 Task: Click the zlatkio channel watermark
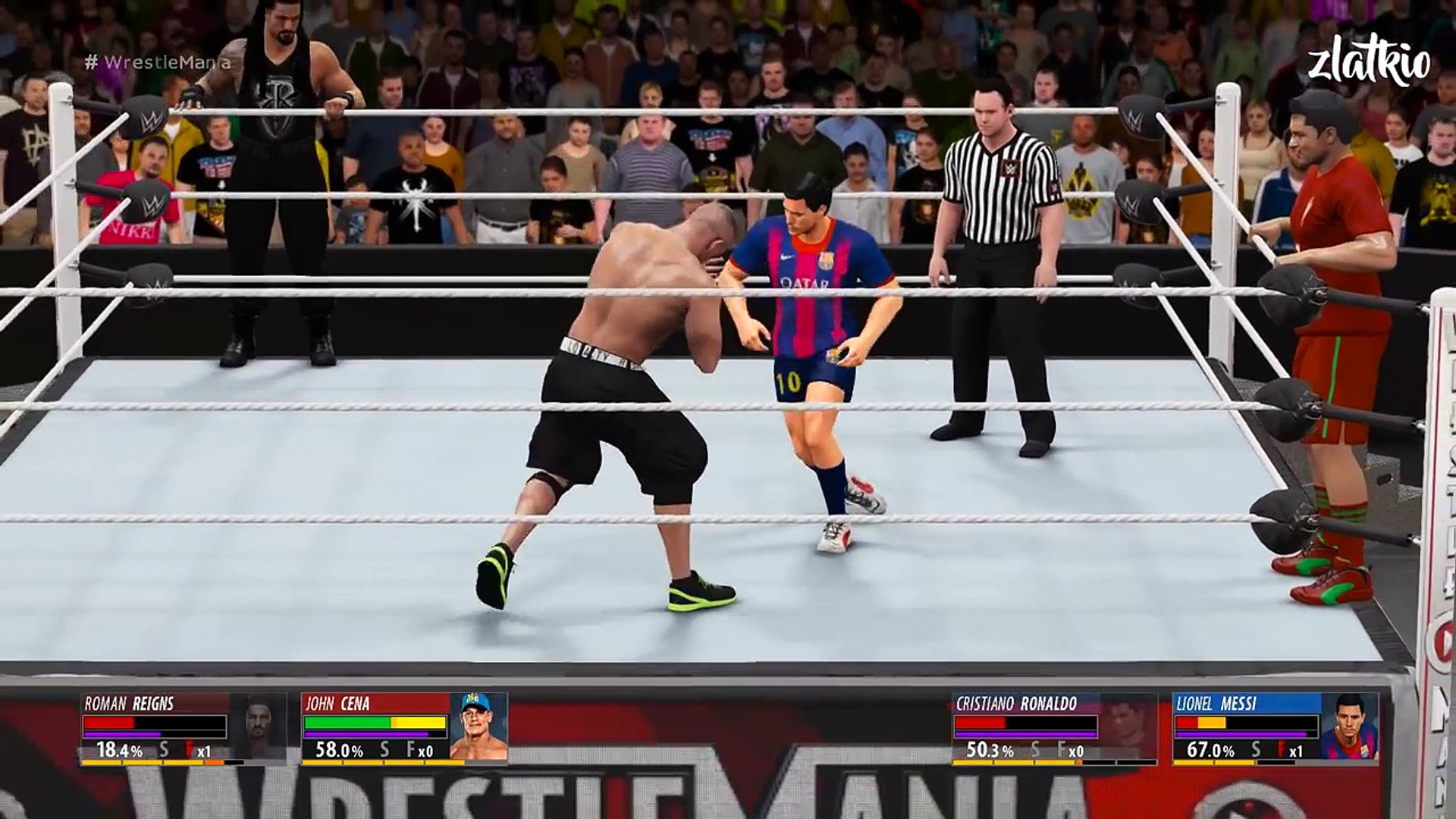tap(1369, 64)
